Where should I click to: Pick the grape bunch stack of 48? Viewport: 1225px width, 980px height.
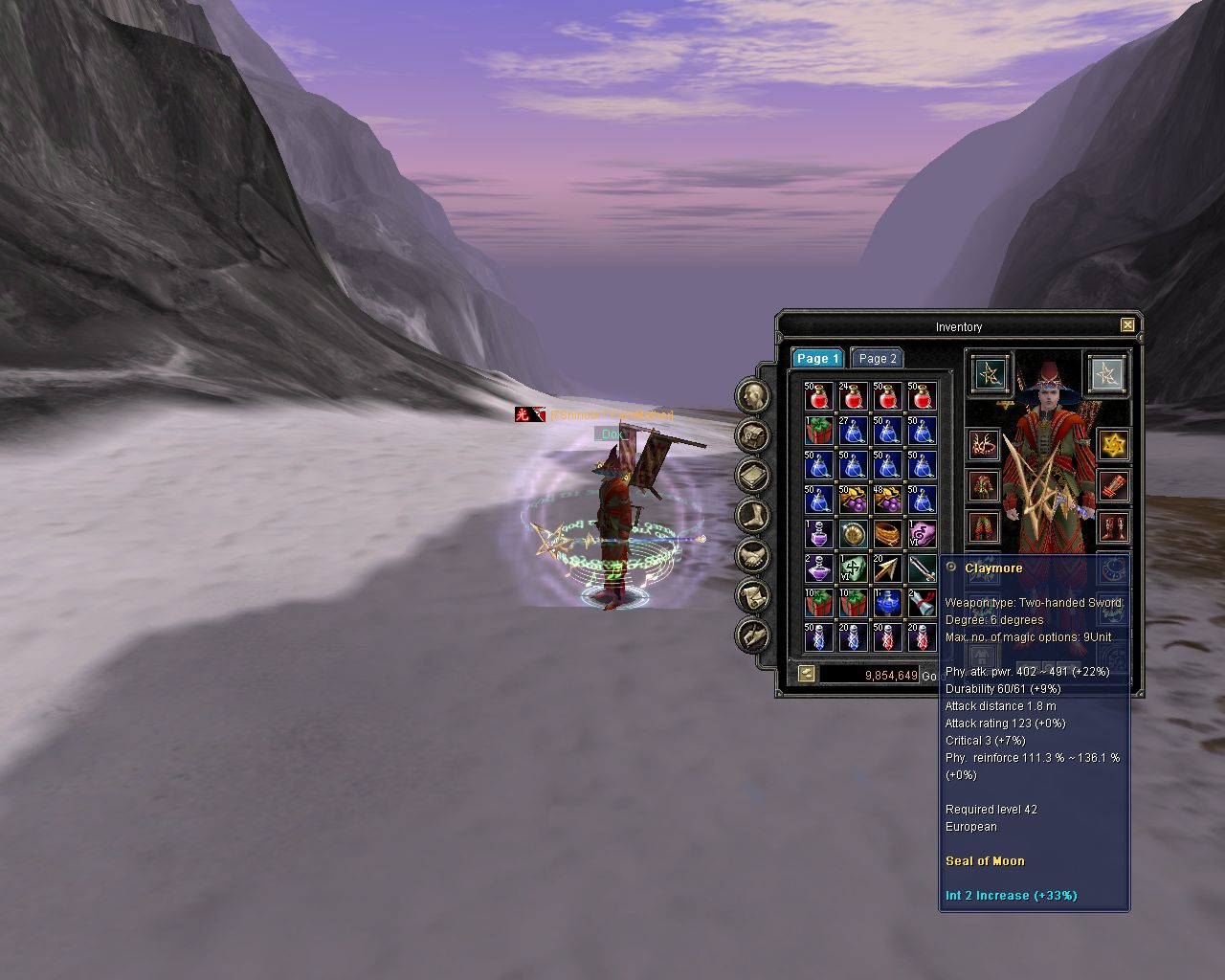[887, 499]
